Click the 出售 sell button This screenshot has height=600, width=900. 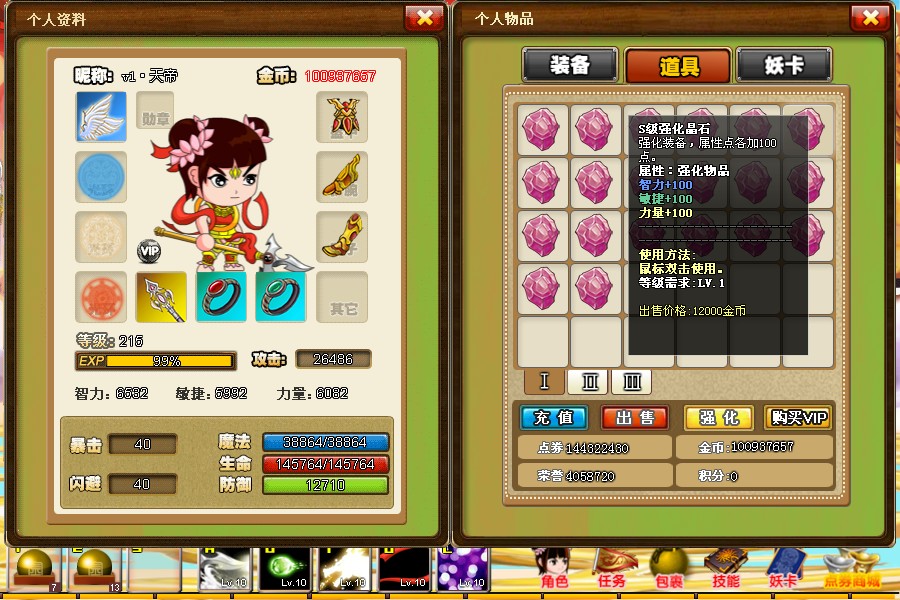click(635, 417)
